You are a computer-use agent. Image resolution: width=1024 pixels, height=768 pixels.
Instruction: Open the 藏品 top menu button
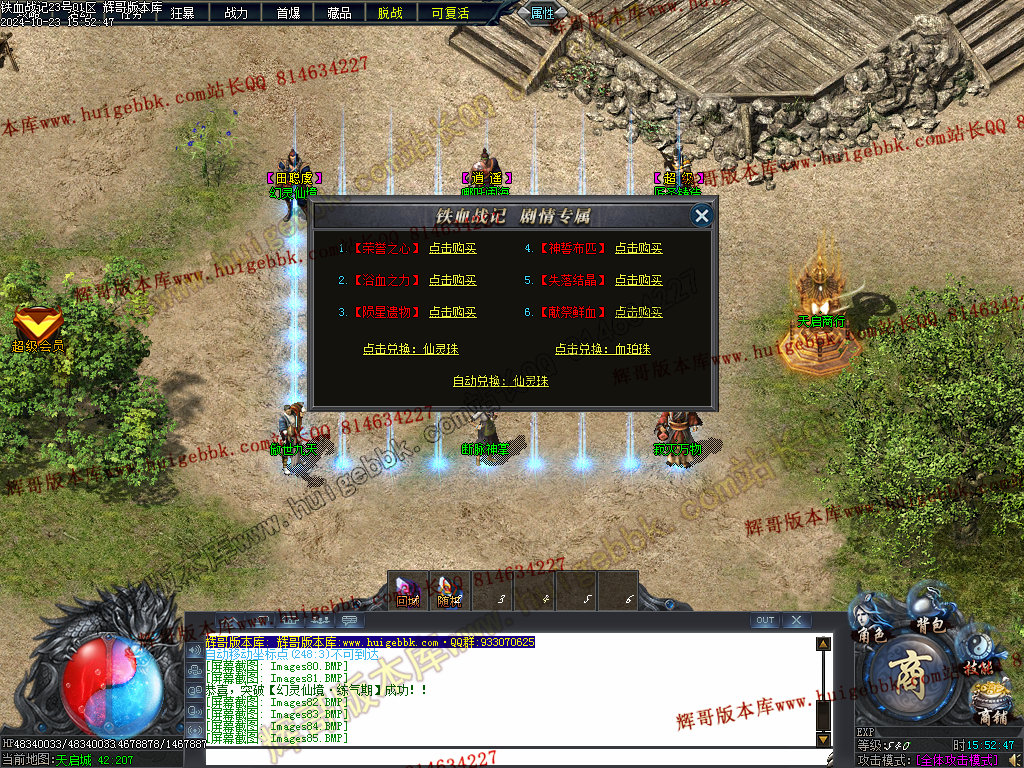click(339, 13)
